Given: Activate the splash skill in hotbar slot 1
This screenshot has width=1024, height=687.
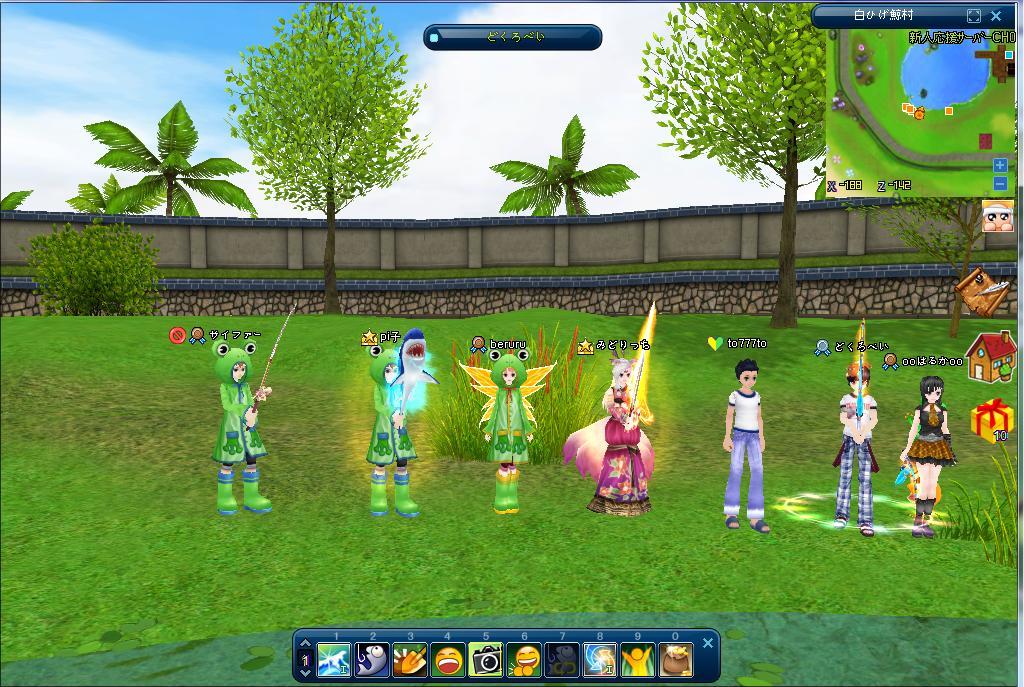Looking at the screenshot, I should pos(333,660).
